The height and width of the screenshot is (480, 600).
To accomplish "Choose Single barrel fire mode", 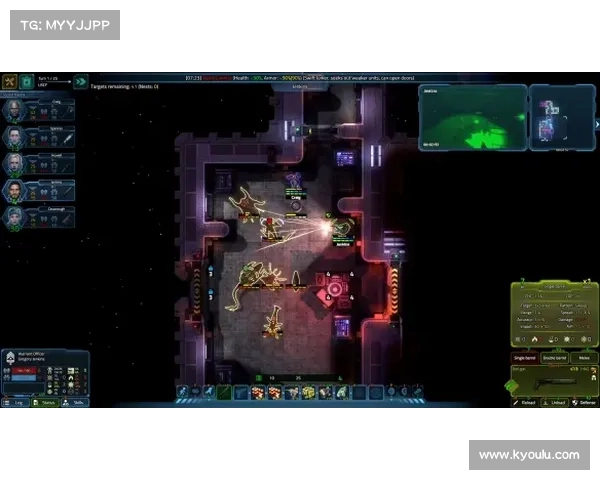I will (525, 357).
